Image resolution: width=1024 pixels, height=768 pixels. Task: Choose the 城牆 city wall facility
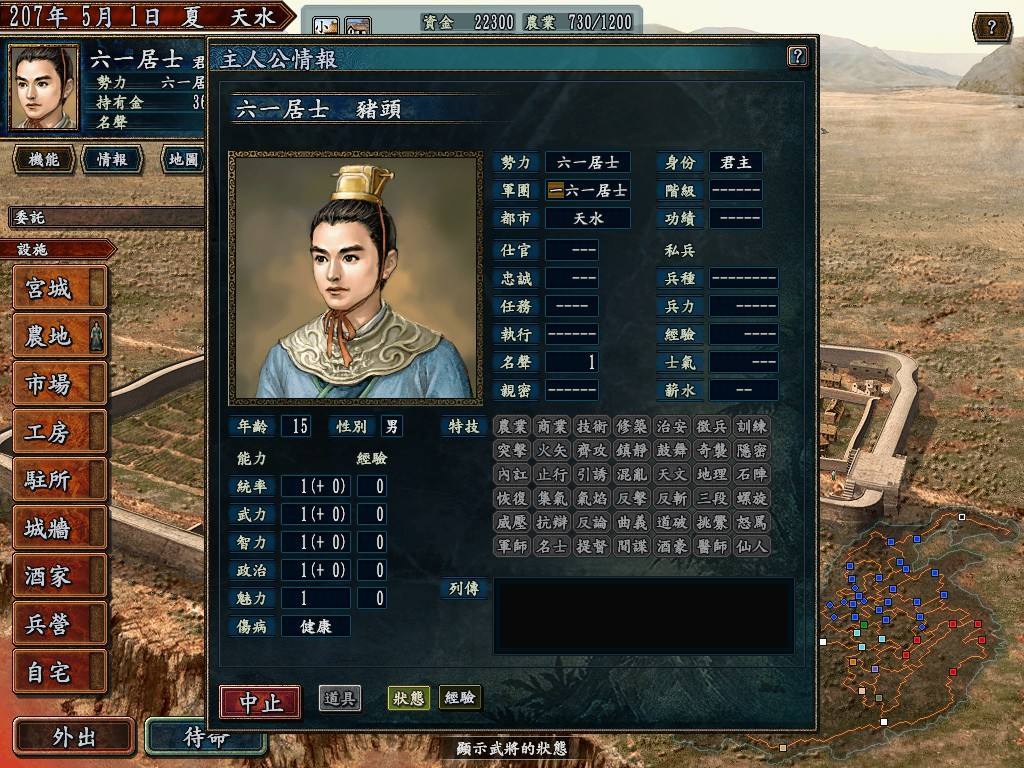pyautogui.click(x=59, y=528)
